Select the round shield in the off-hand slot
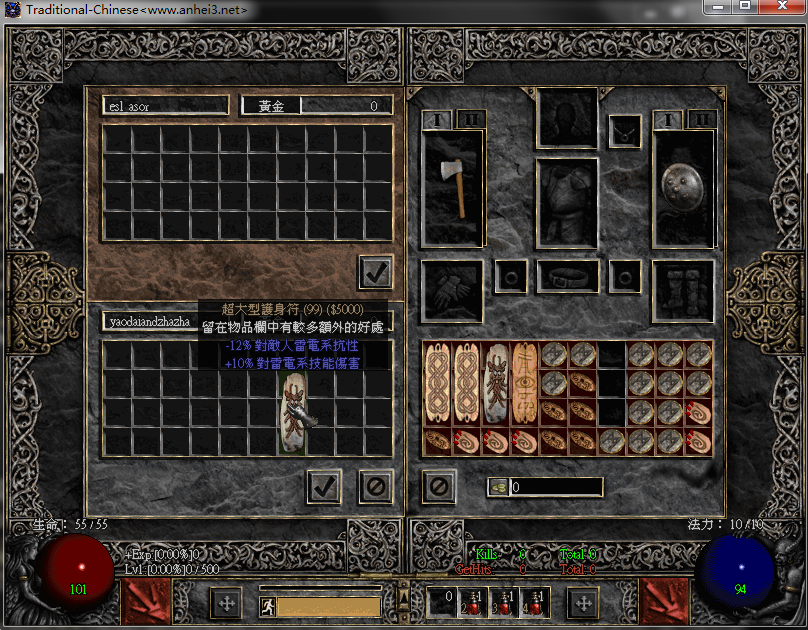This screenshot has width=808, height=630. [x=683, y=188]
